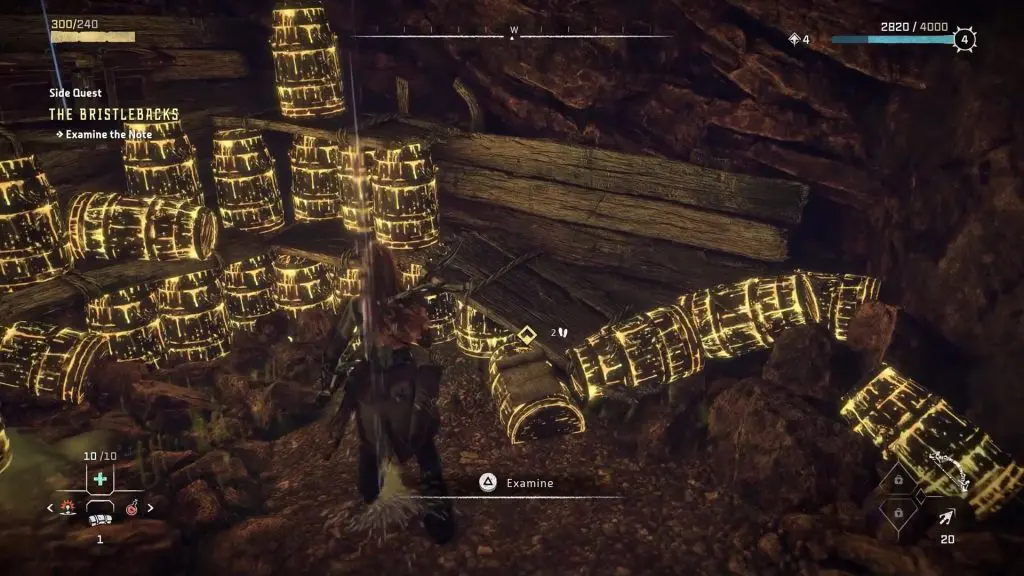
Task: Select the green cross medicine pouch
Action: (x=100, y=479)
